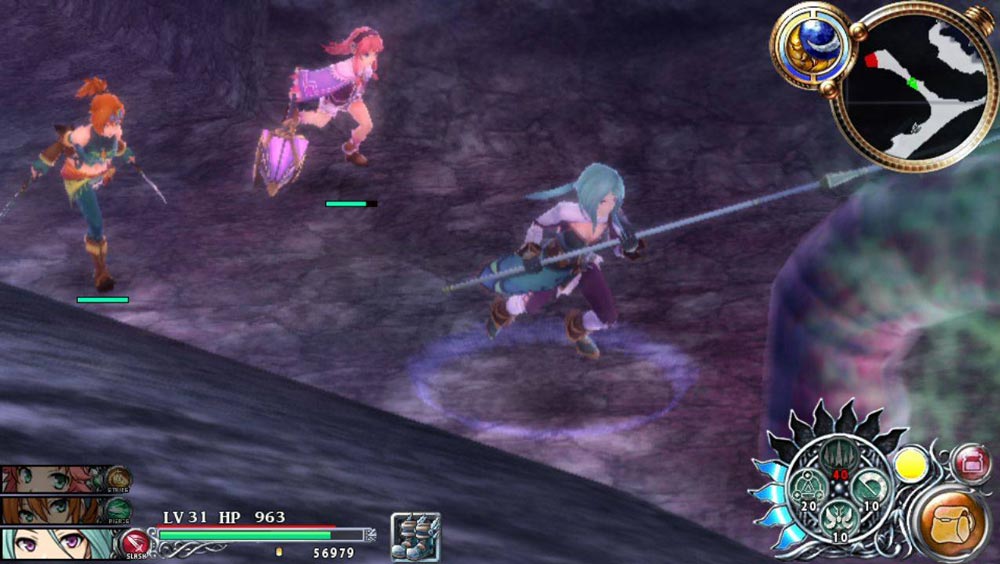Image resolution: width=1000 pixels, height=564 pixels.
Task: Select the equipped boots item slot
Action: click(x=416, y=535)
